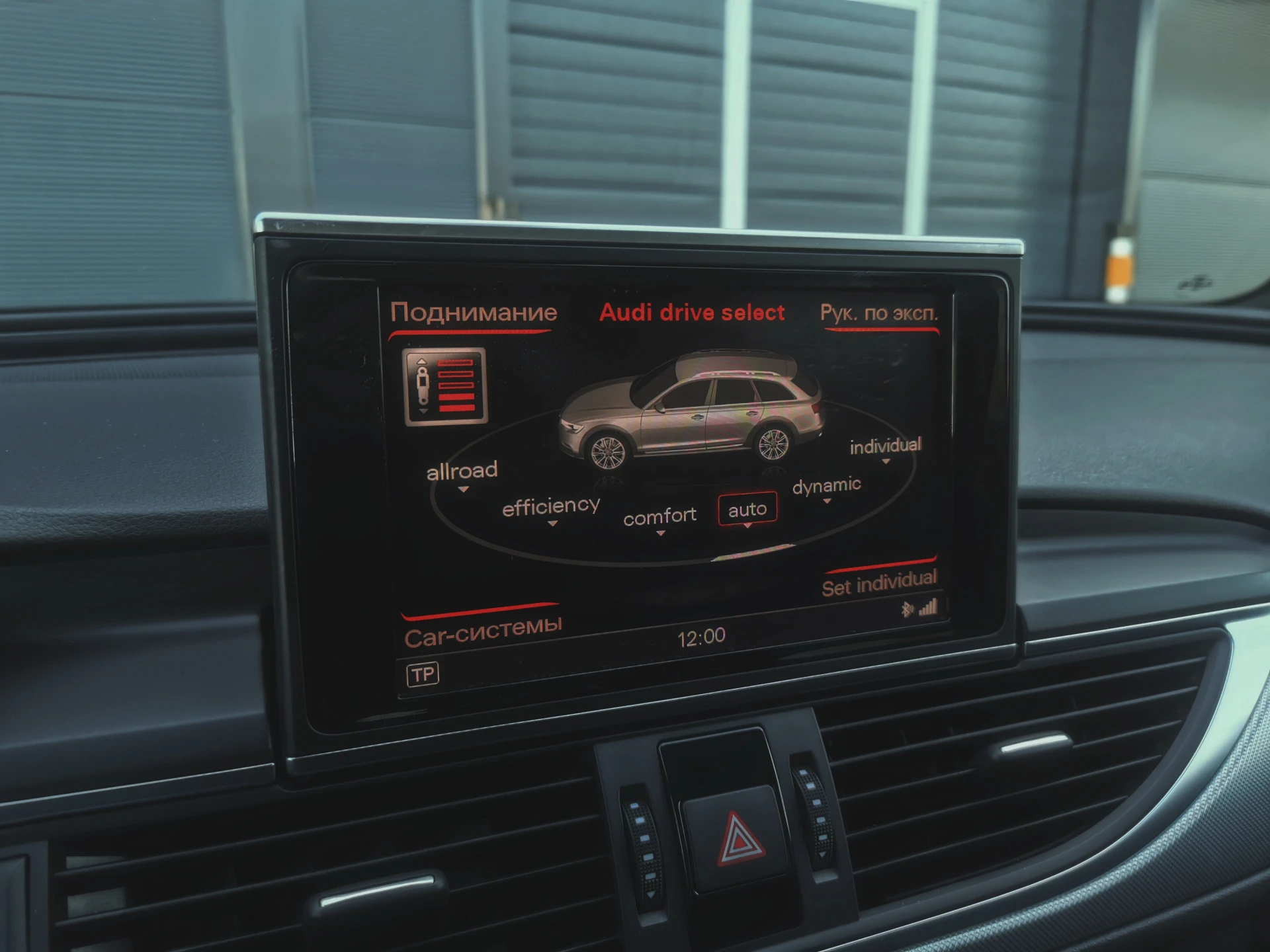Select the allroad drive mode
Viewport: 1270px width, 952px height.
coord(462,471)
